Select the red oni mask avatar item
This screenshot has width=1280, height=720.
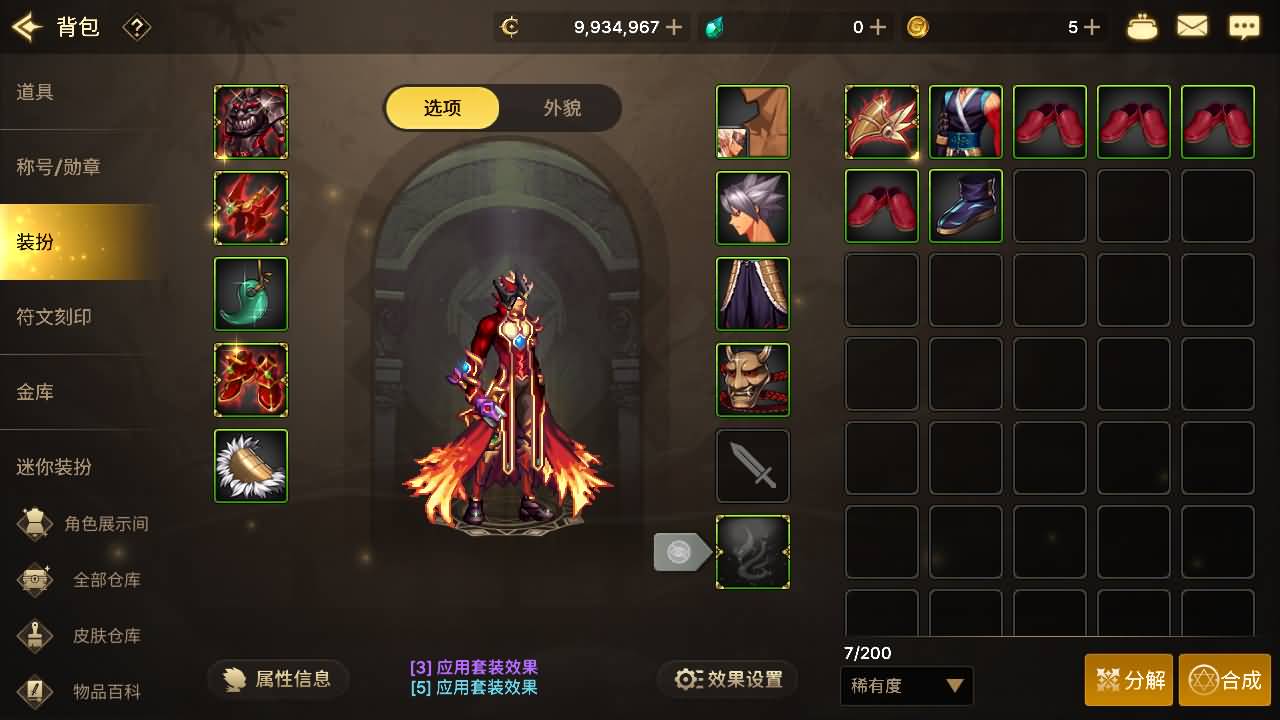pyautogui.click(x=752, y=379)
